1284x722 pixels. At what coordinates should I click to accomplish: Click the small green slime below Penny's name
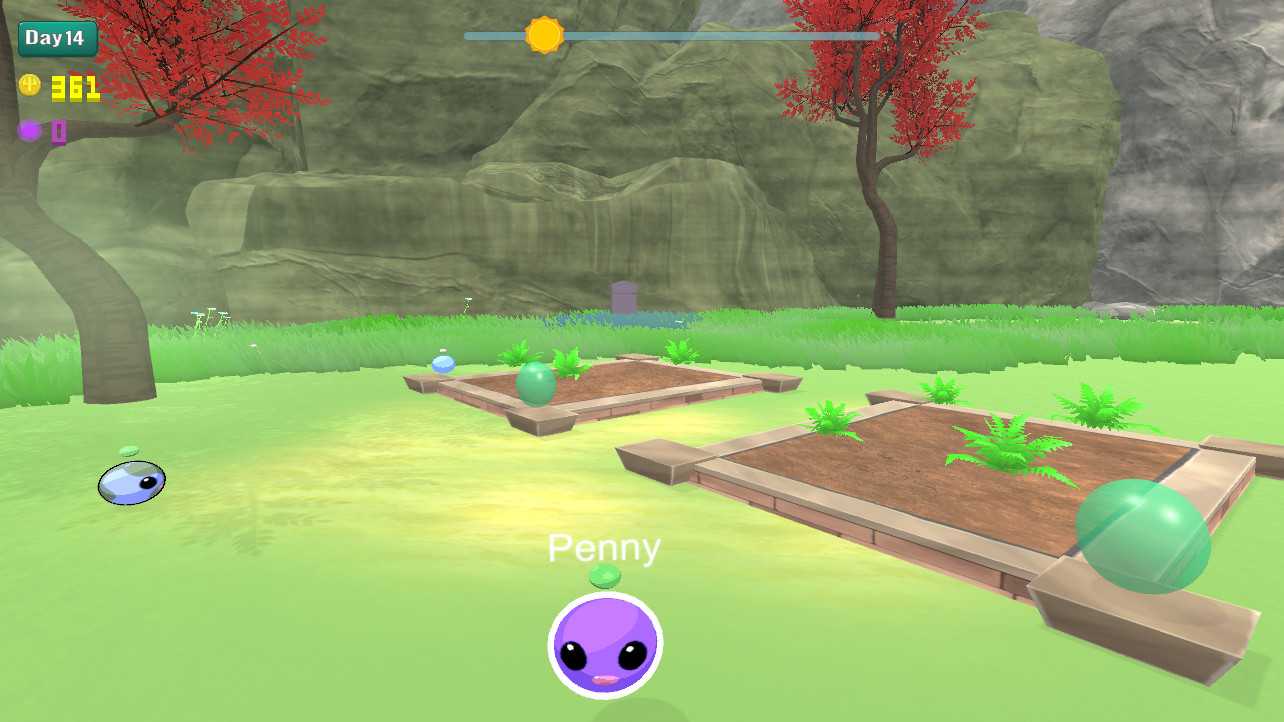point(606,574)
